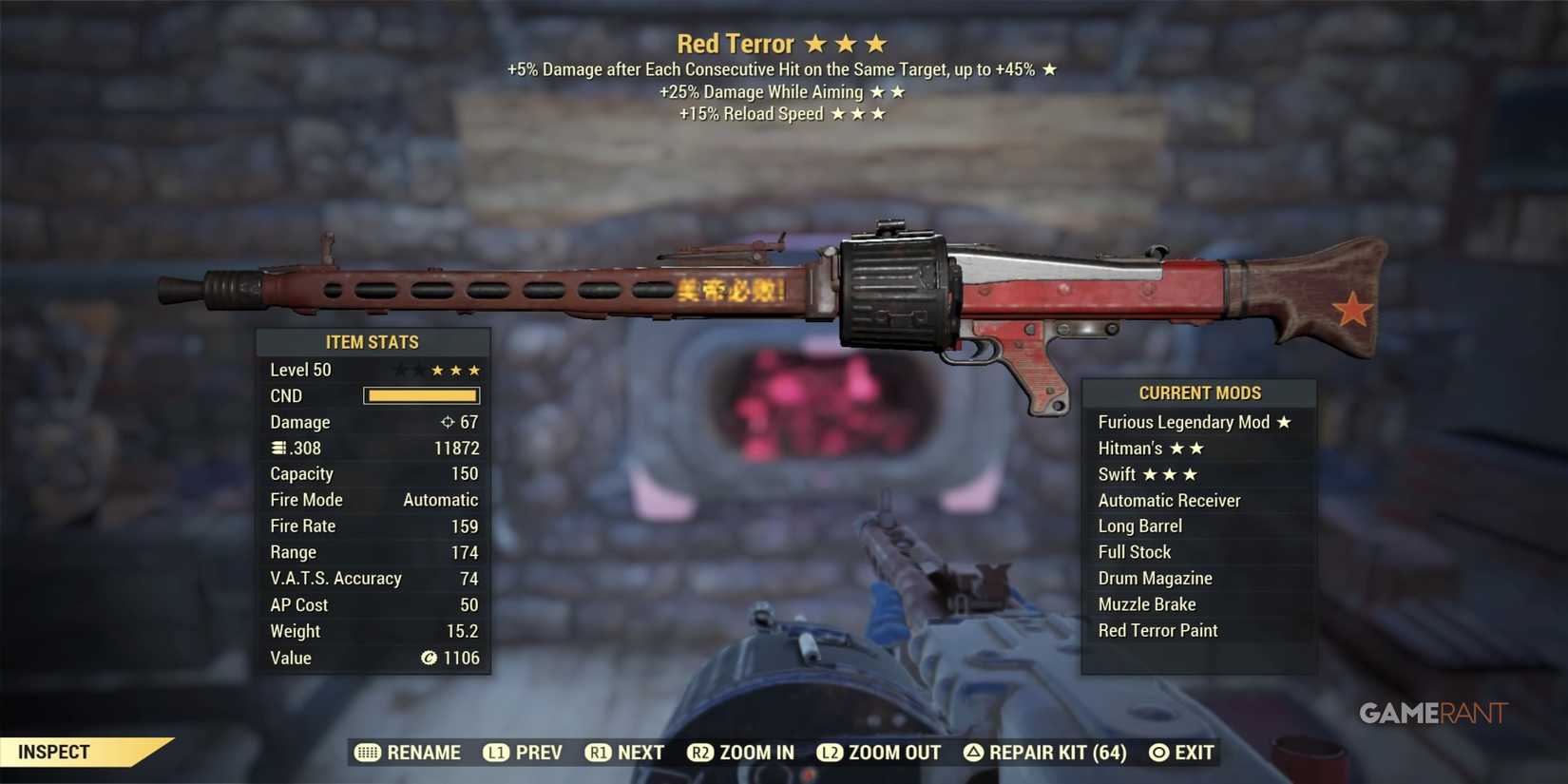Click the ammo magazine icon beside .308
This screenshot has height=784, width=1568.
pos(277,448)
